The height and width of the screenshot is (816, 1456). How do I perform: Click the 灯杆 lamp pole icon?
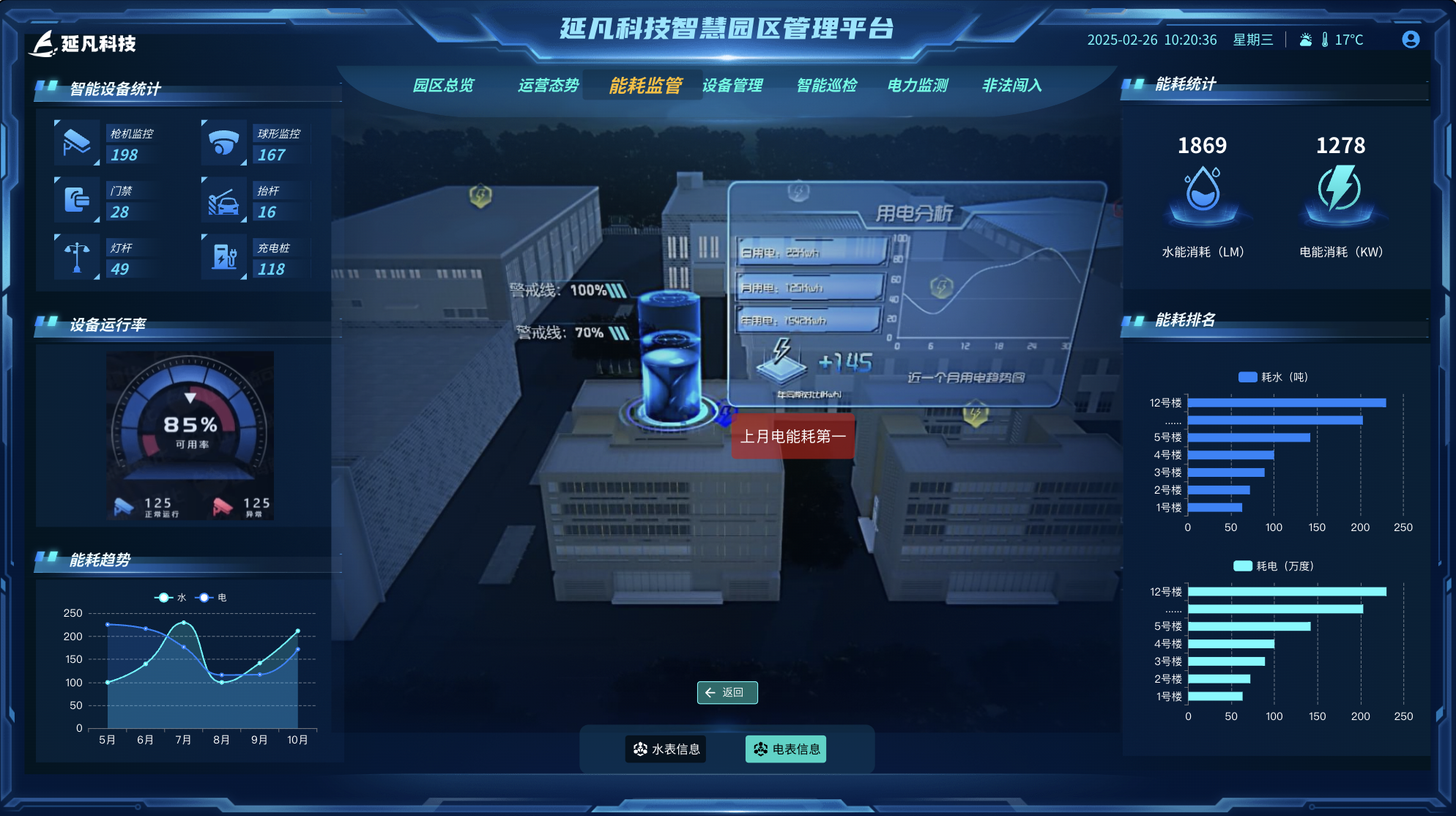point(76,257)
